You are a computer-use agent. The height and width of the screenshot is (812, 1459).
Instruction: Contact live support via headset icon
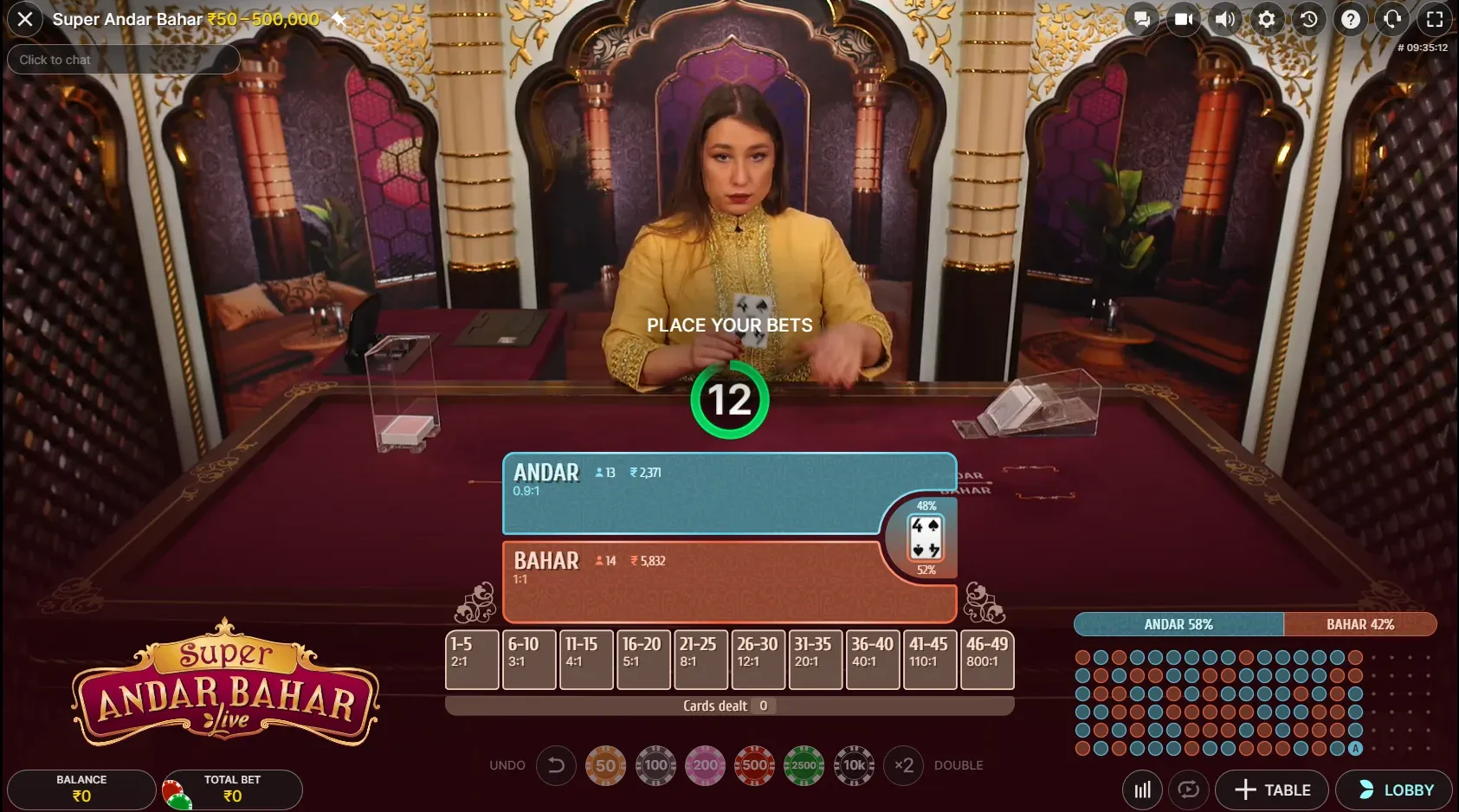click(x=1392, y=19)
